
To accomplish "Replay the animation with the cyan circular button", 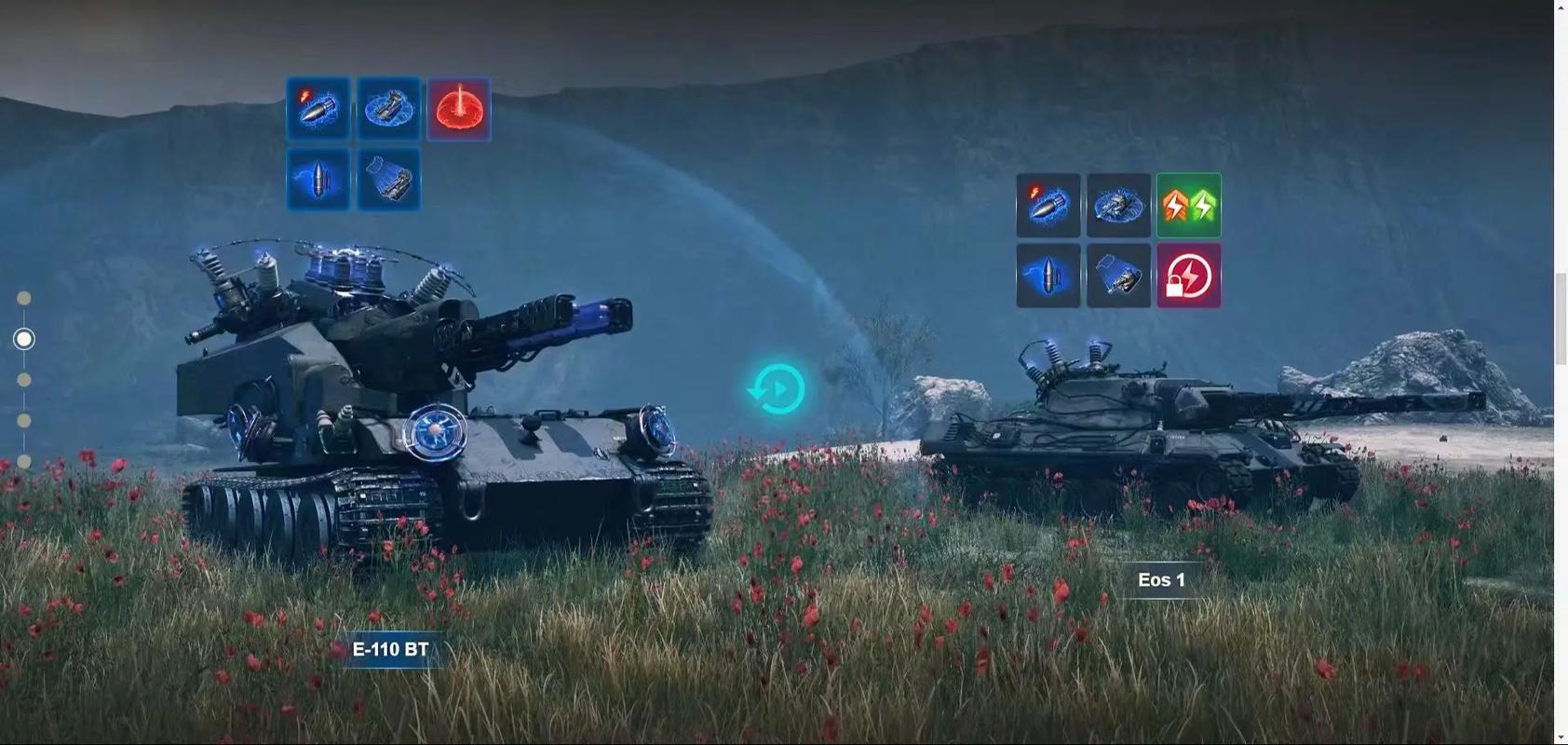I will [777, 389].
